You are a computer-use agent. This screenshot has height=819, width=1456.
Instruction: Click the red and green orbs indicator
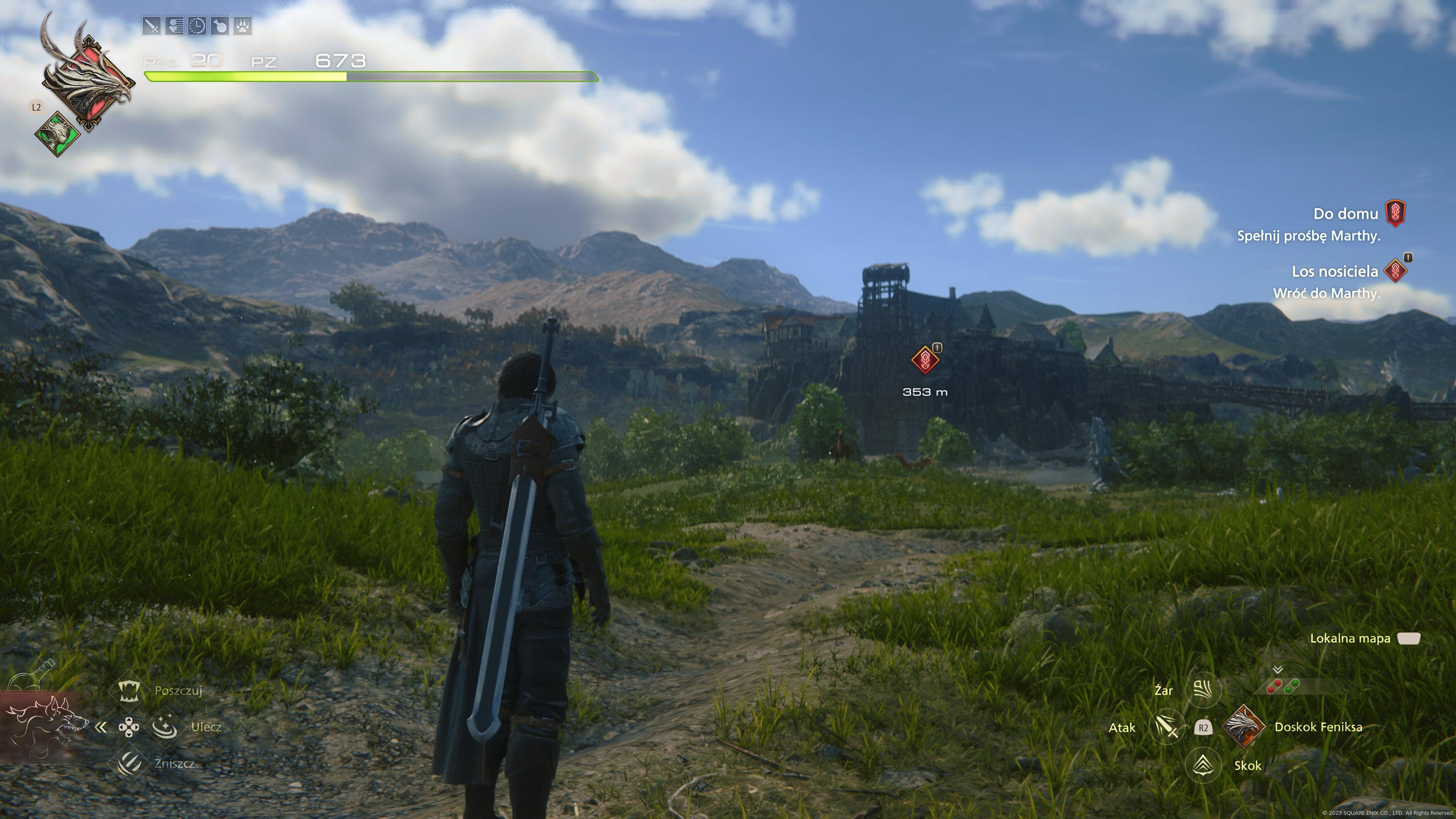pyautogui.click(x=1283, y=687)
